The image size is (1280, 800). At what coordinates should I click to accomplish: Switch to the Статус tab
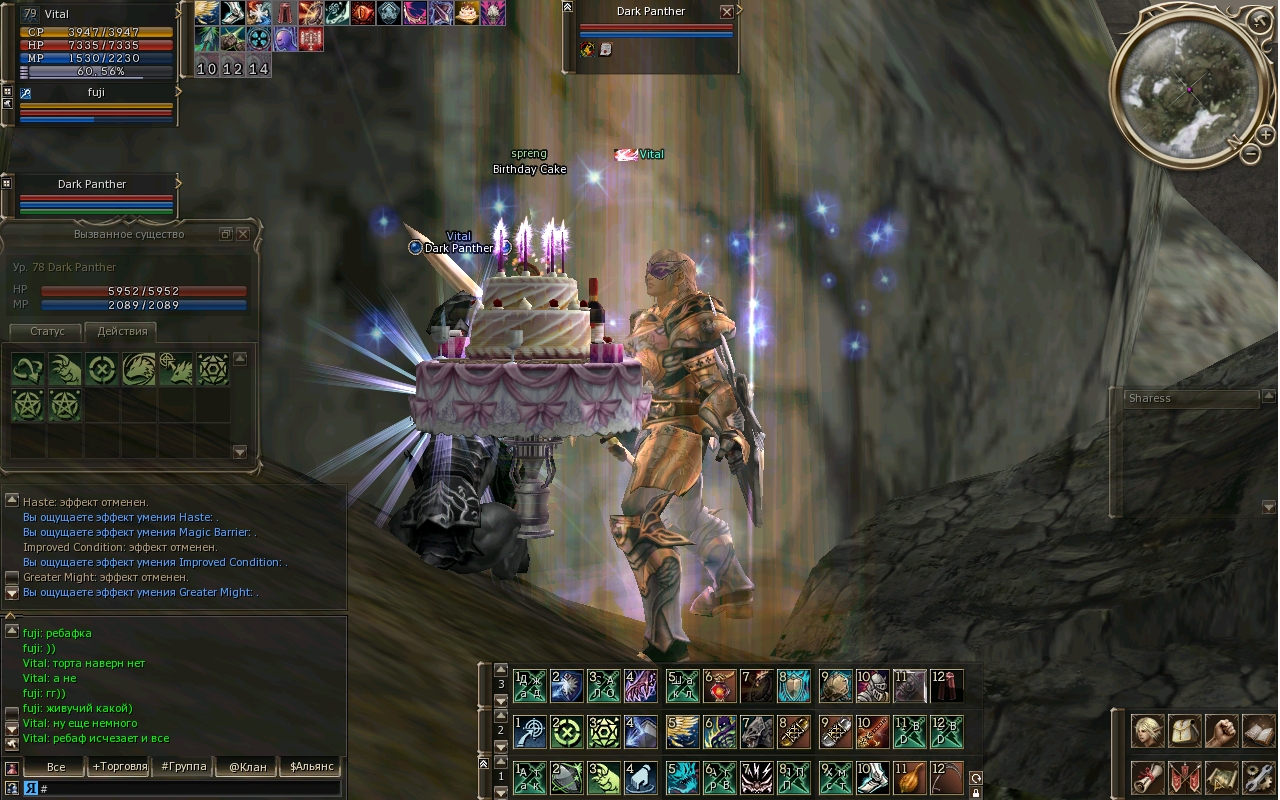(x=46, y=331)
